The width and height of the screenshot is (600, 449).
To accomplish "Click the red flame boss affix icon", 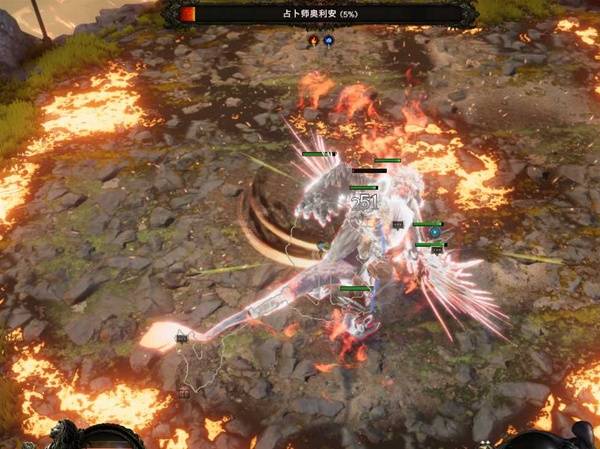I will [x=313, y=40].
